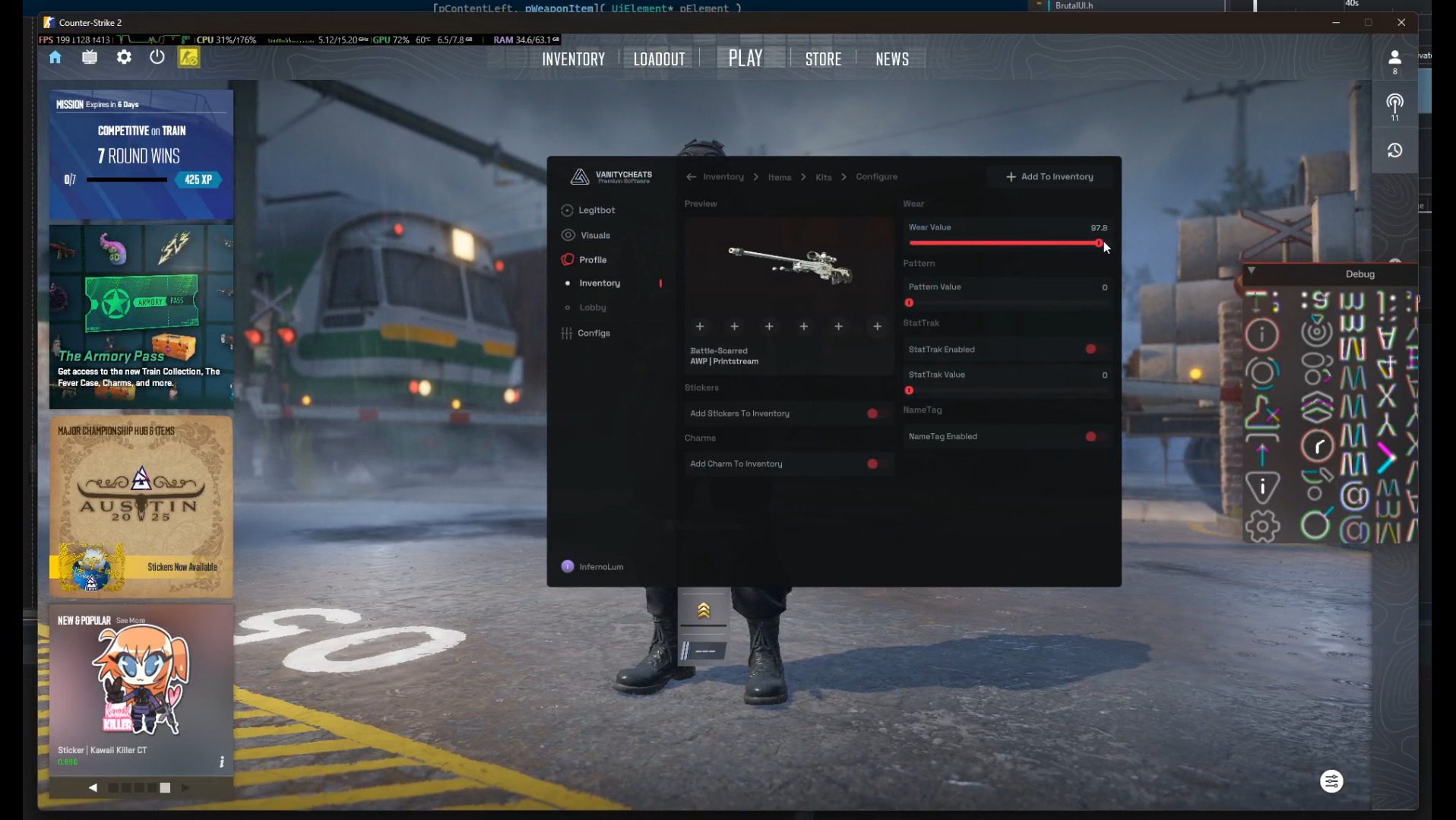Switch to the Loadout tab
Image resolution: width=1456 pixels, height=820 pixels.
659,59
